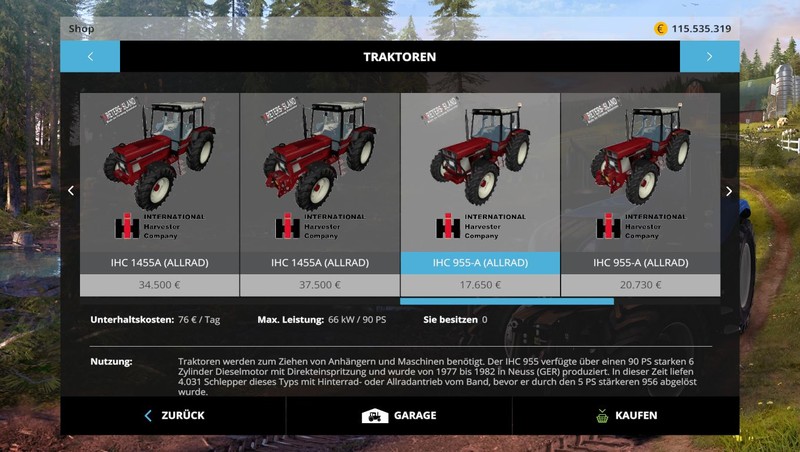Viewport: 800px width, 452px height.
Task: Go to the next shop category
Action: (x=709, y=57)
